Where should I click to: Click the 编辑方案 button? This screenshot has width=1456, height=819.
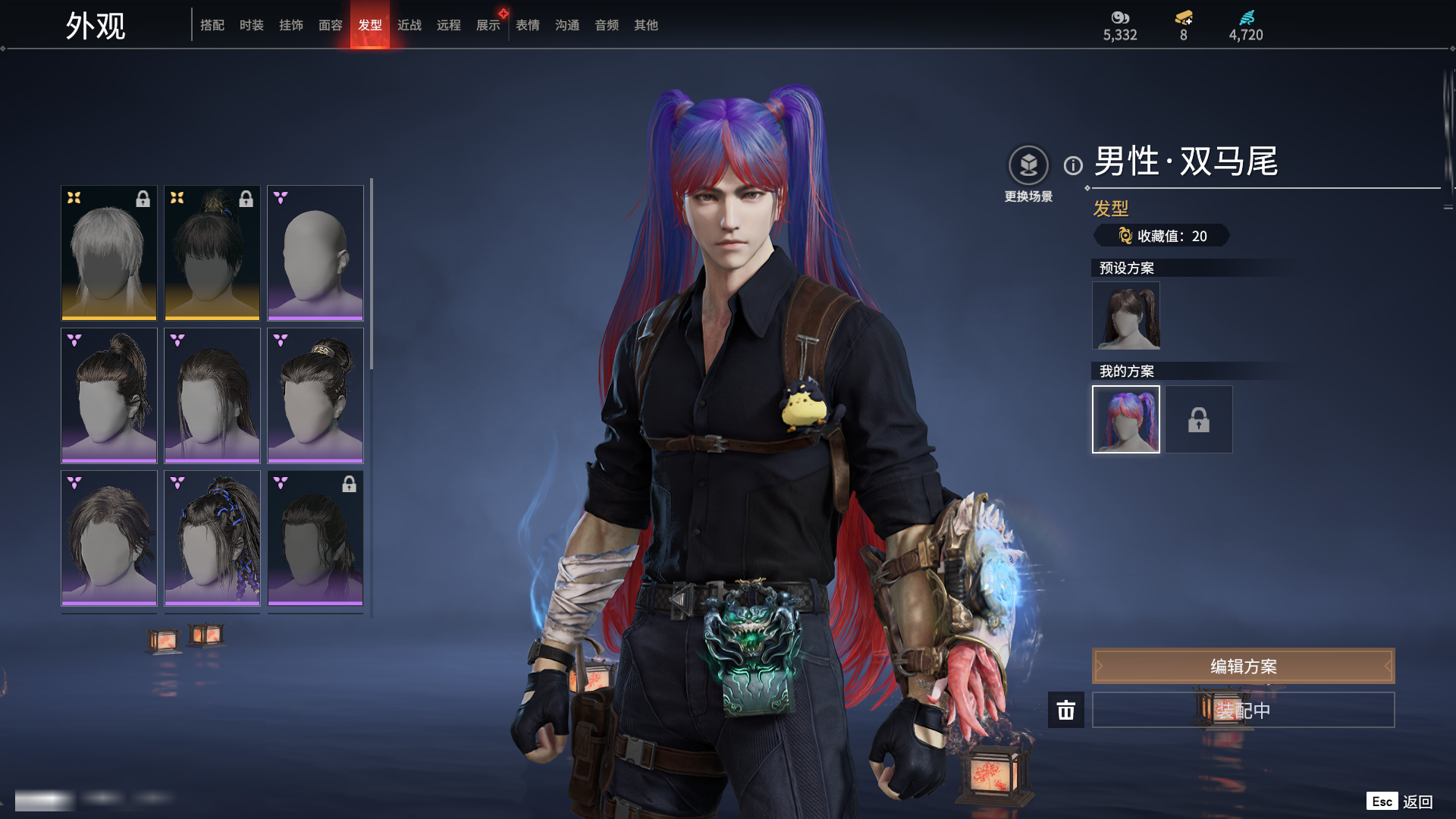click(1243, 666)
